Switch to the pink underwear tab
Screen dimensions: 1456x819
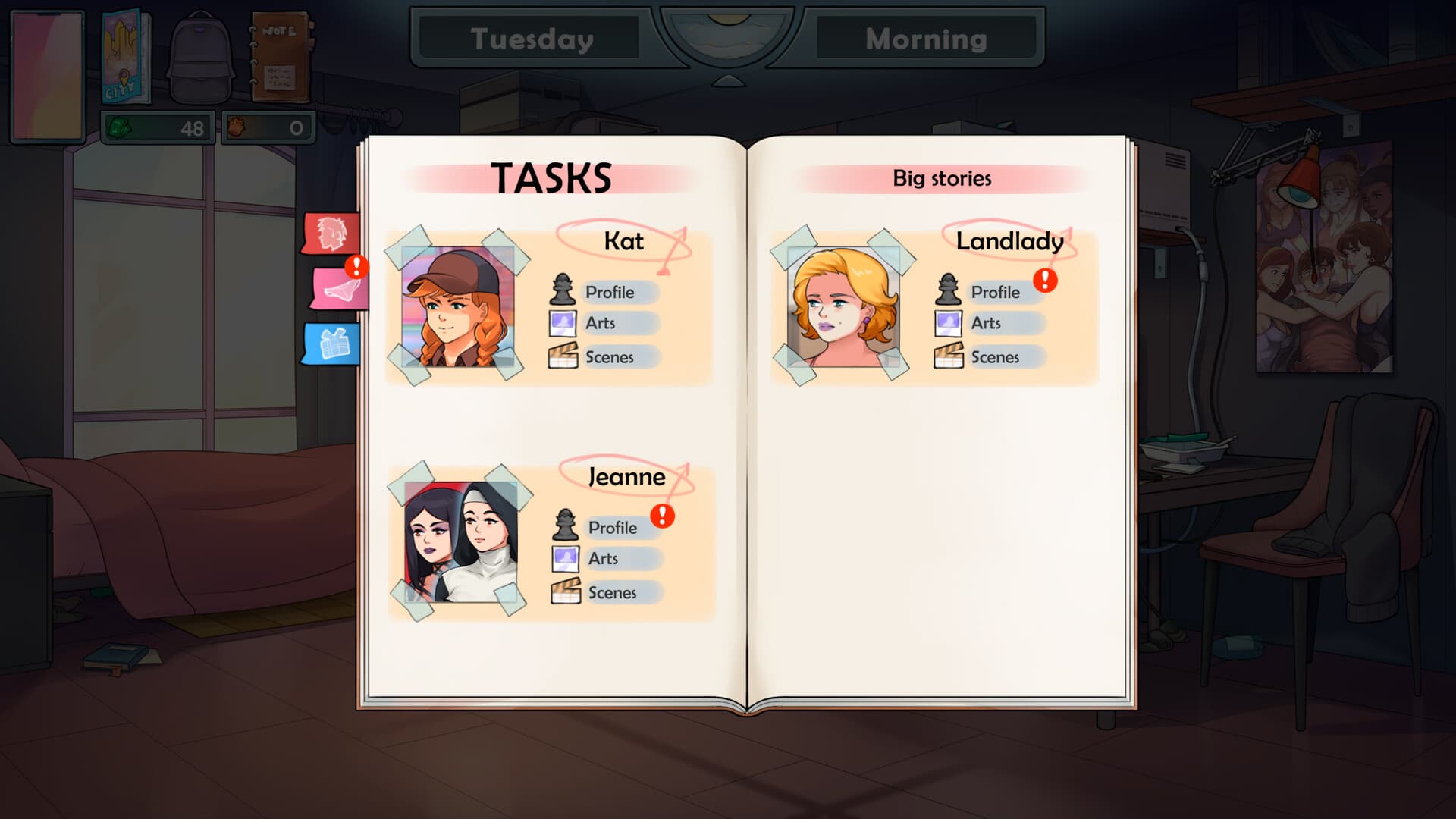click(338, 288)
